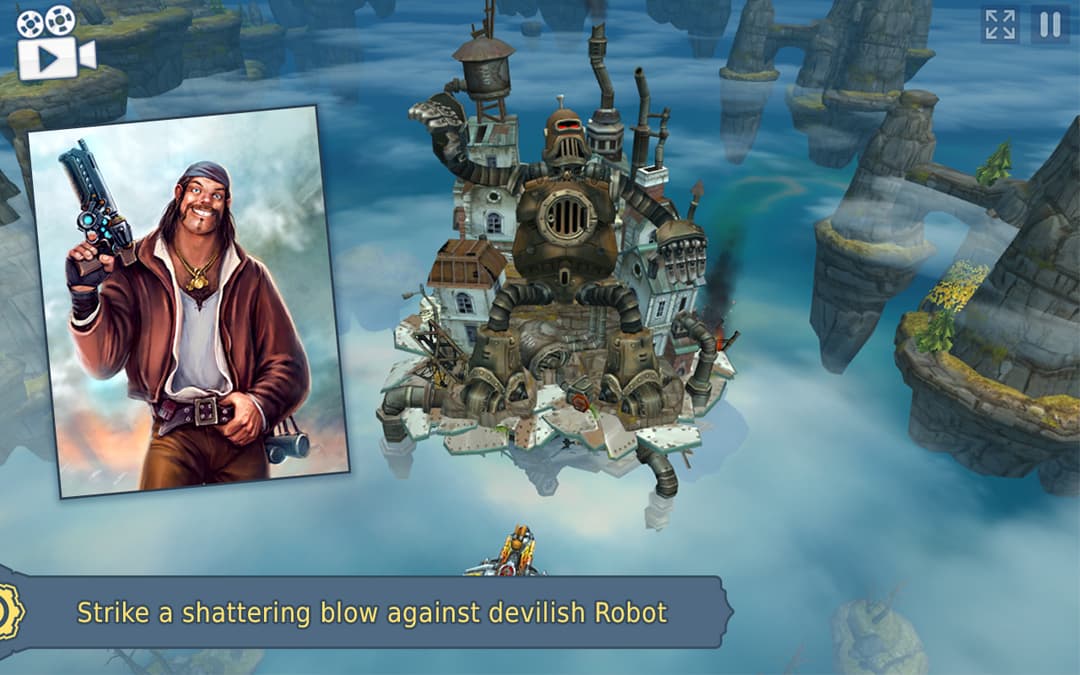The height and width of the screenshot is (675, 1080).
Task: Pause the video with the pause button
Action: [x=1049, y=25]
